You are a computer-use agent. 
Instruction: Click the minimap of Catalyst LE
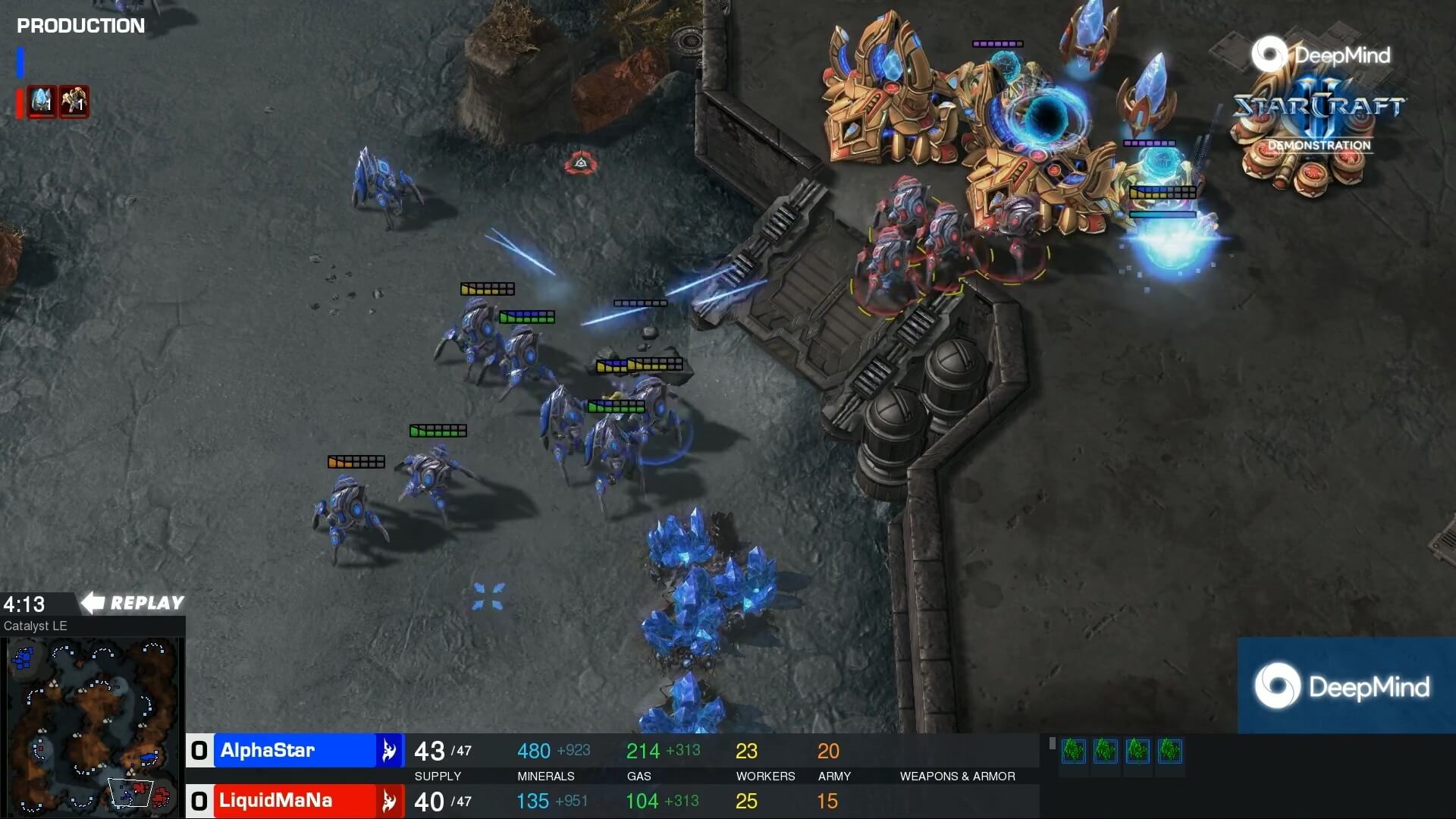tap(93, 726)
